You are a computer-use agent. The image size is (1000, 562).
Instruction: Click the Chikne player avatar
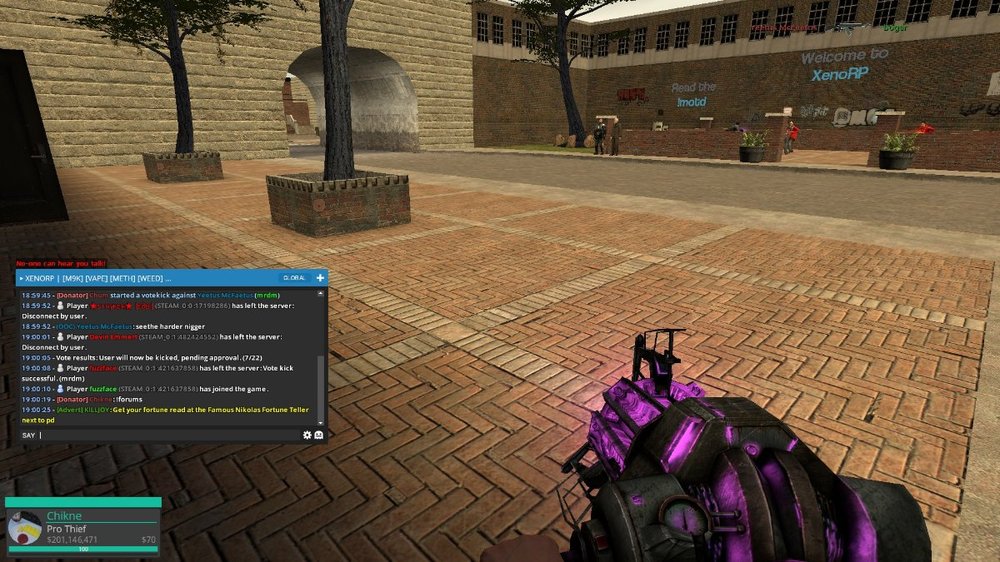click(24, 528)
